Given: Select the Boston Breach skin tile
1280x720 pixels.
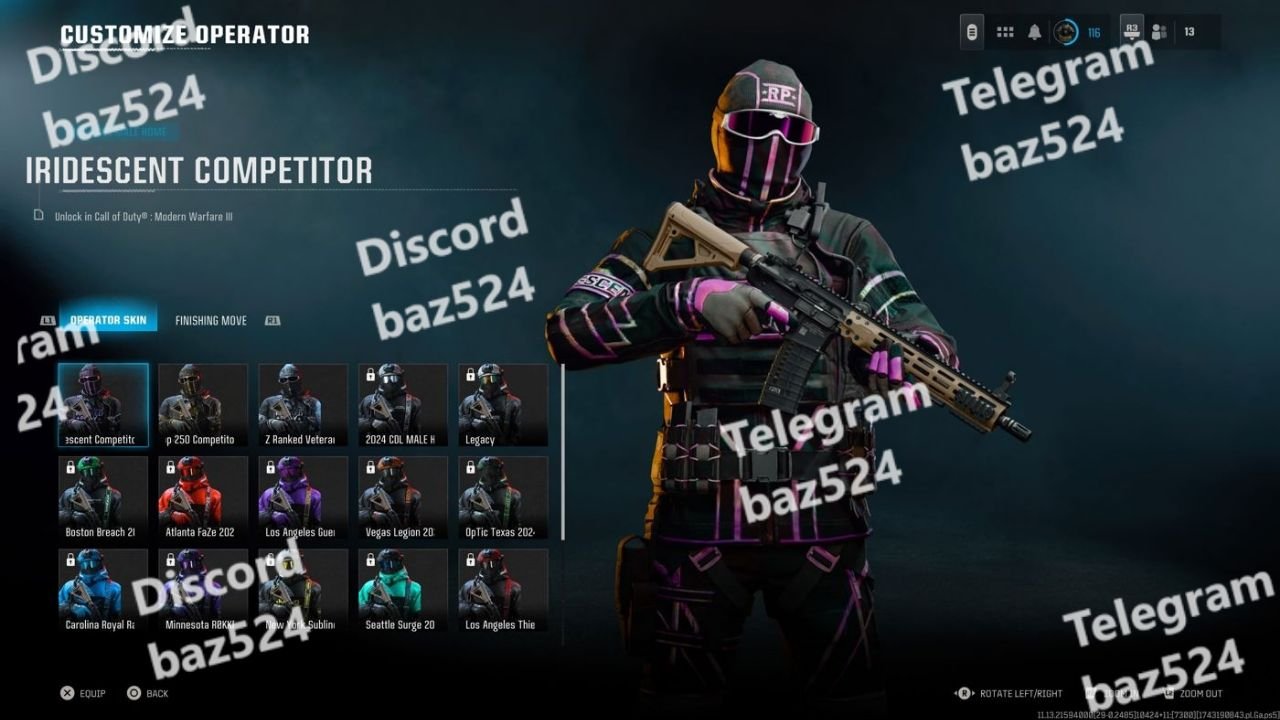Looking at the screenshot, I should point(103,497).
